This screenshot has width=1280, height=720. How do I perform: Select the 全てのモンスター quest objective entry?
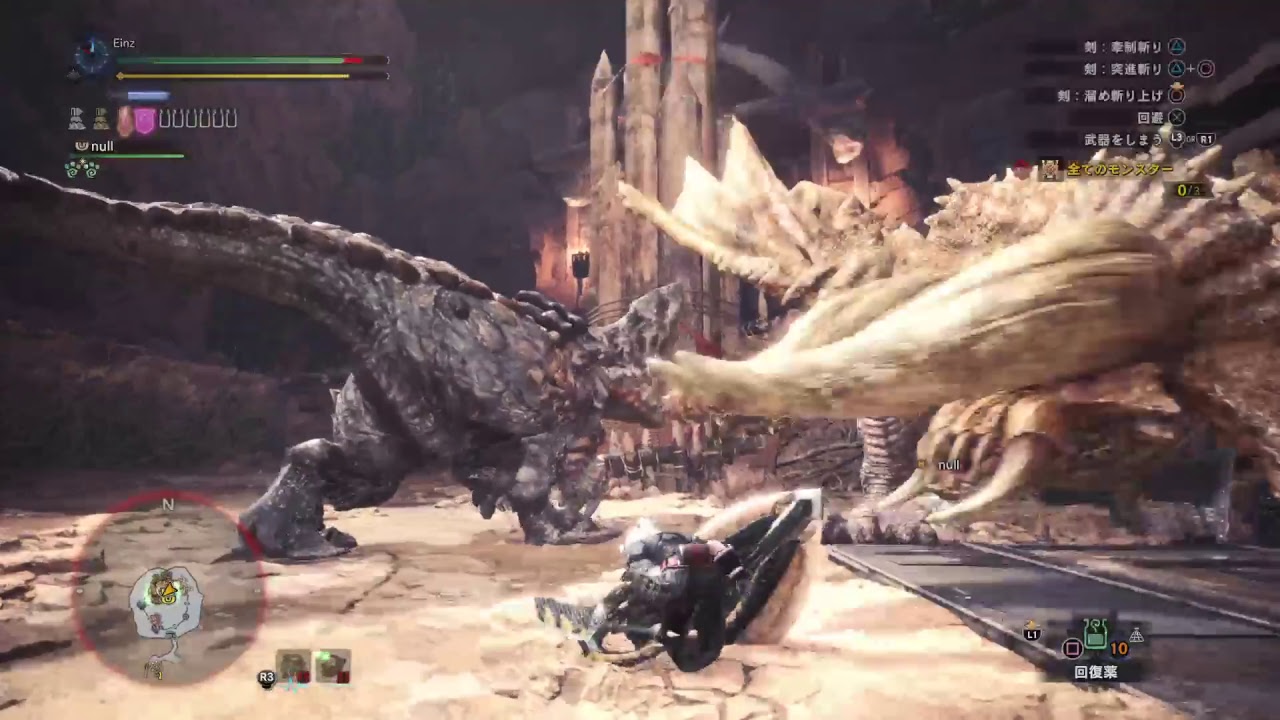[1118, 170]
